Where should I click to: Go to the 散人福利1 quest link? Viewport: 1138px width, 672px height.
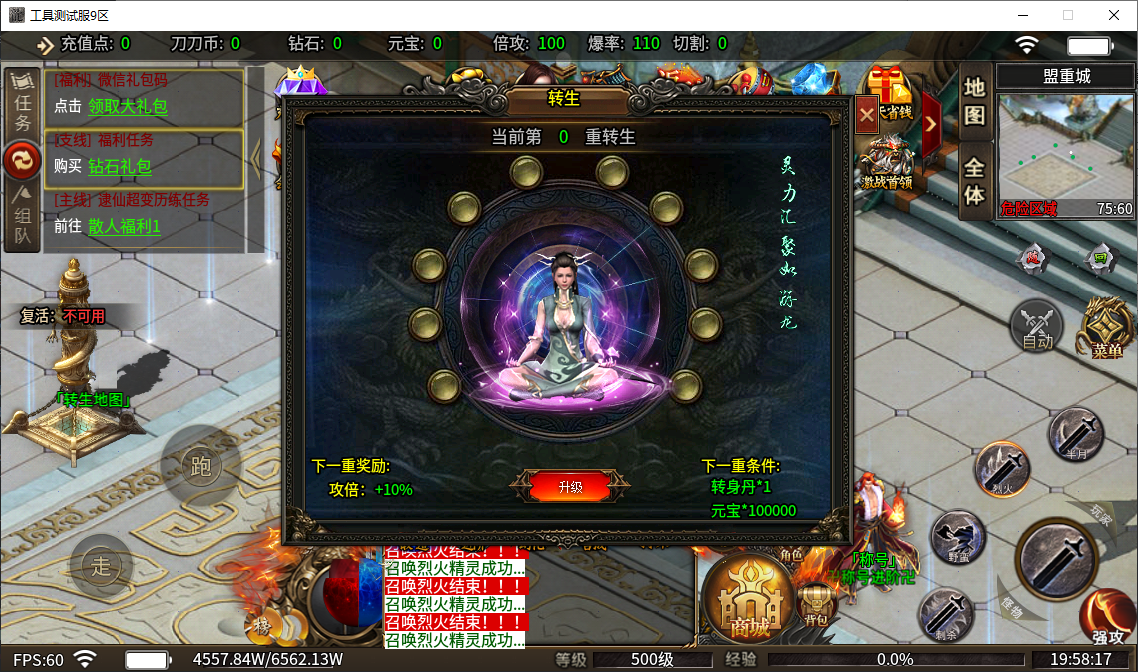pos(124,226)
